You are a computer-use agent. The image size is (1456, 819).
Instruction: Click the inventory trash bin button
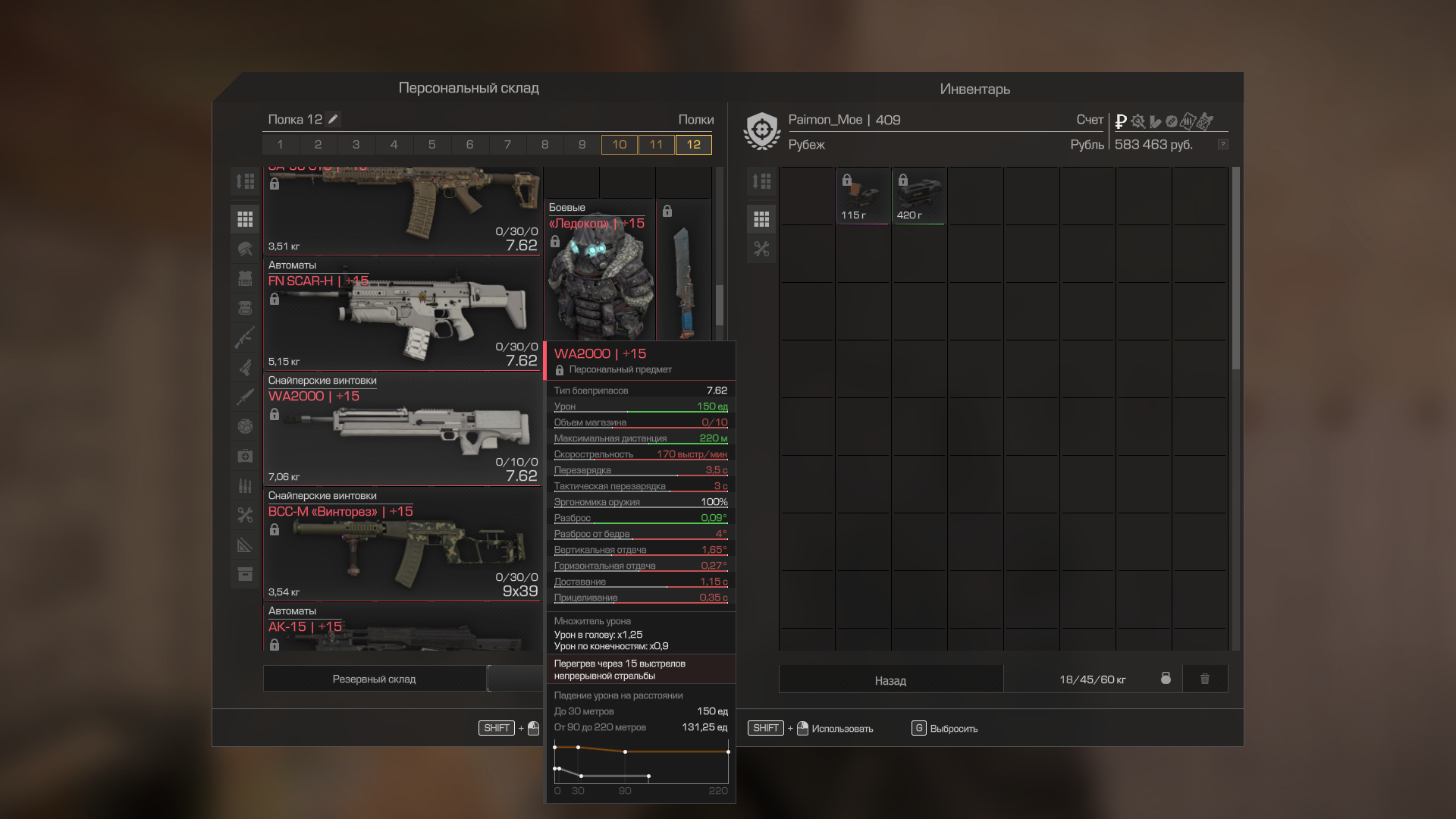point(1204,679)
